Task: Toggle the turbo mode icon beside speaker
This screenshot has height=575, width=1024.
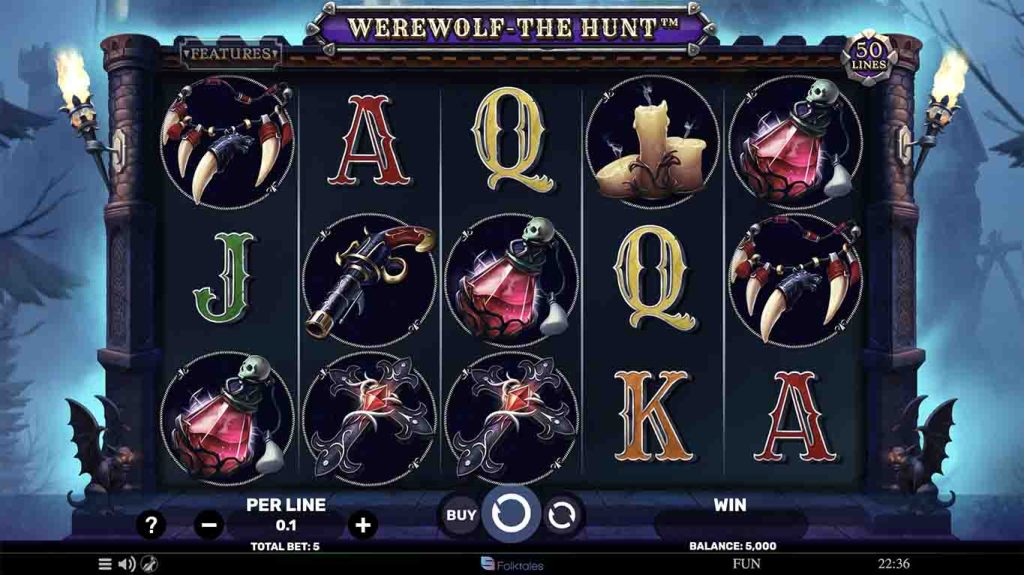Action: (x=149, y=564)
